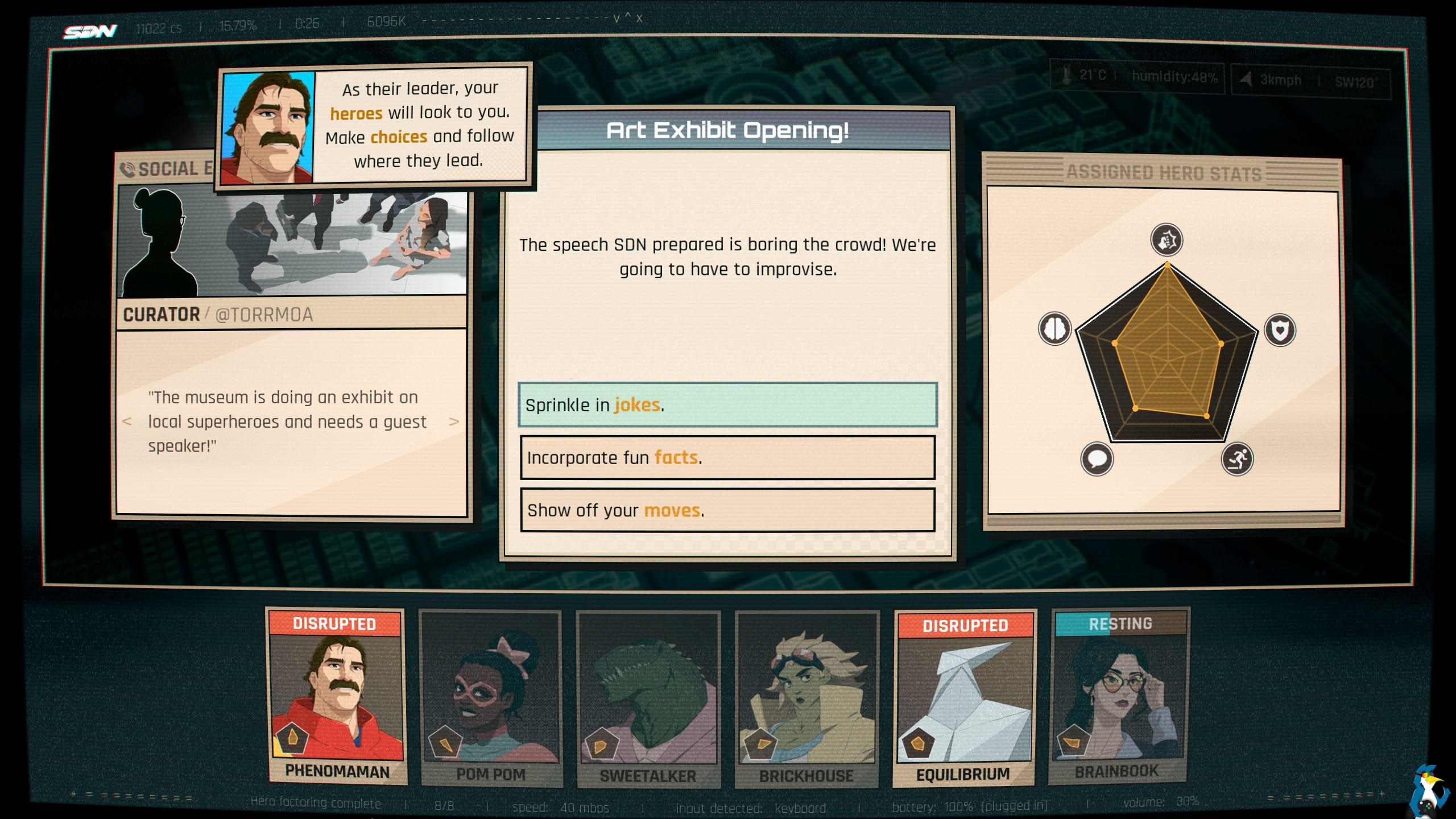Click the brain intellect stat icon

pyautogui.click(x=1055, y=328)
